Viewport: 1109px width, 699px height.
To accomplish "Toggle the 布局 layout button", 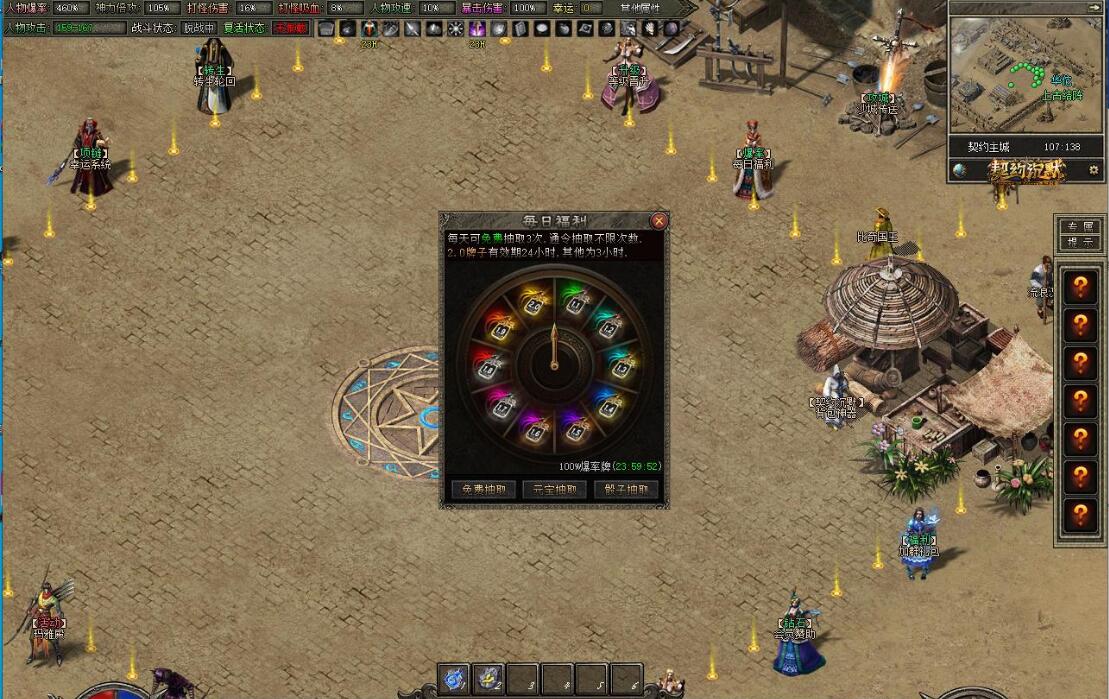I will (1080, 227).
